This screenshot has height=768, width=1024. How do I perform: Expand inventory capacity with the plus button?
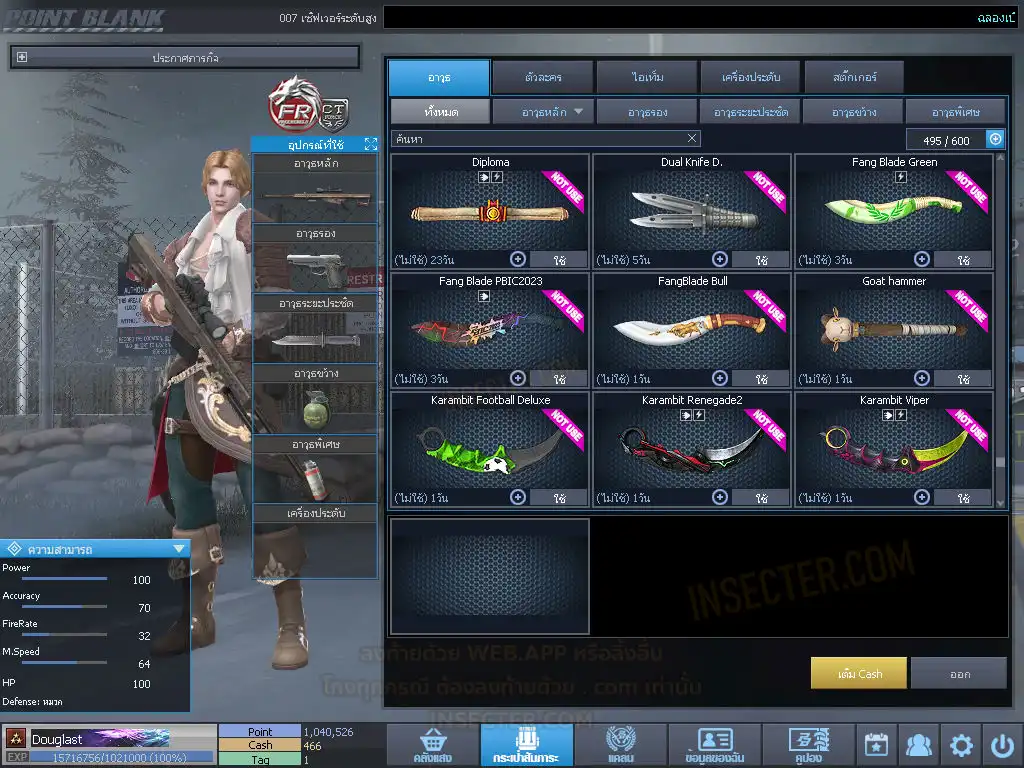(995, 140)
